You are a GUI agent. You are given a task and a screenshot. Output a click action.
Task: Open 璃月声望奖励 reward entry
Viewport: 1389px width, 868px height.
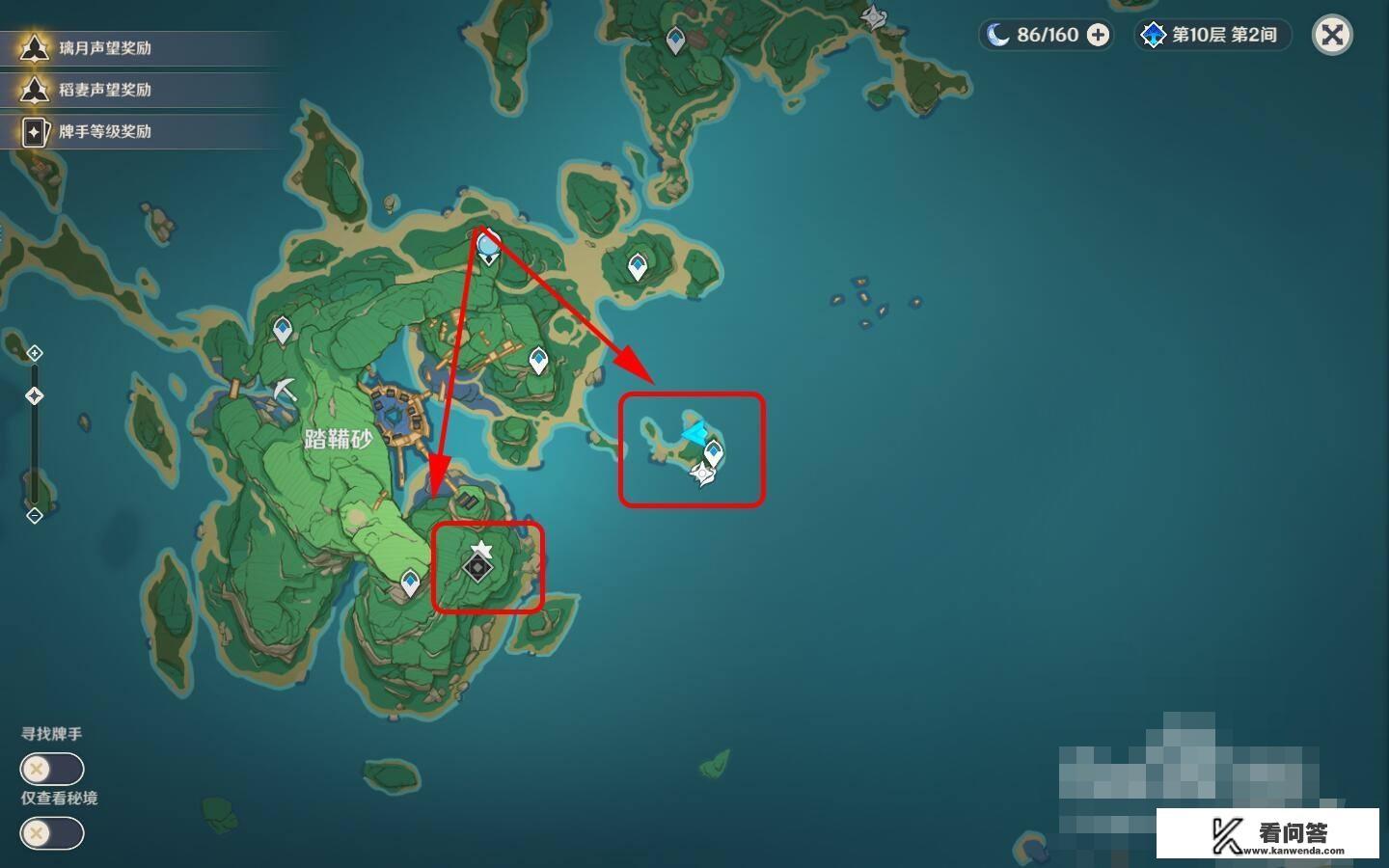coord(104,48)
